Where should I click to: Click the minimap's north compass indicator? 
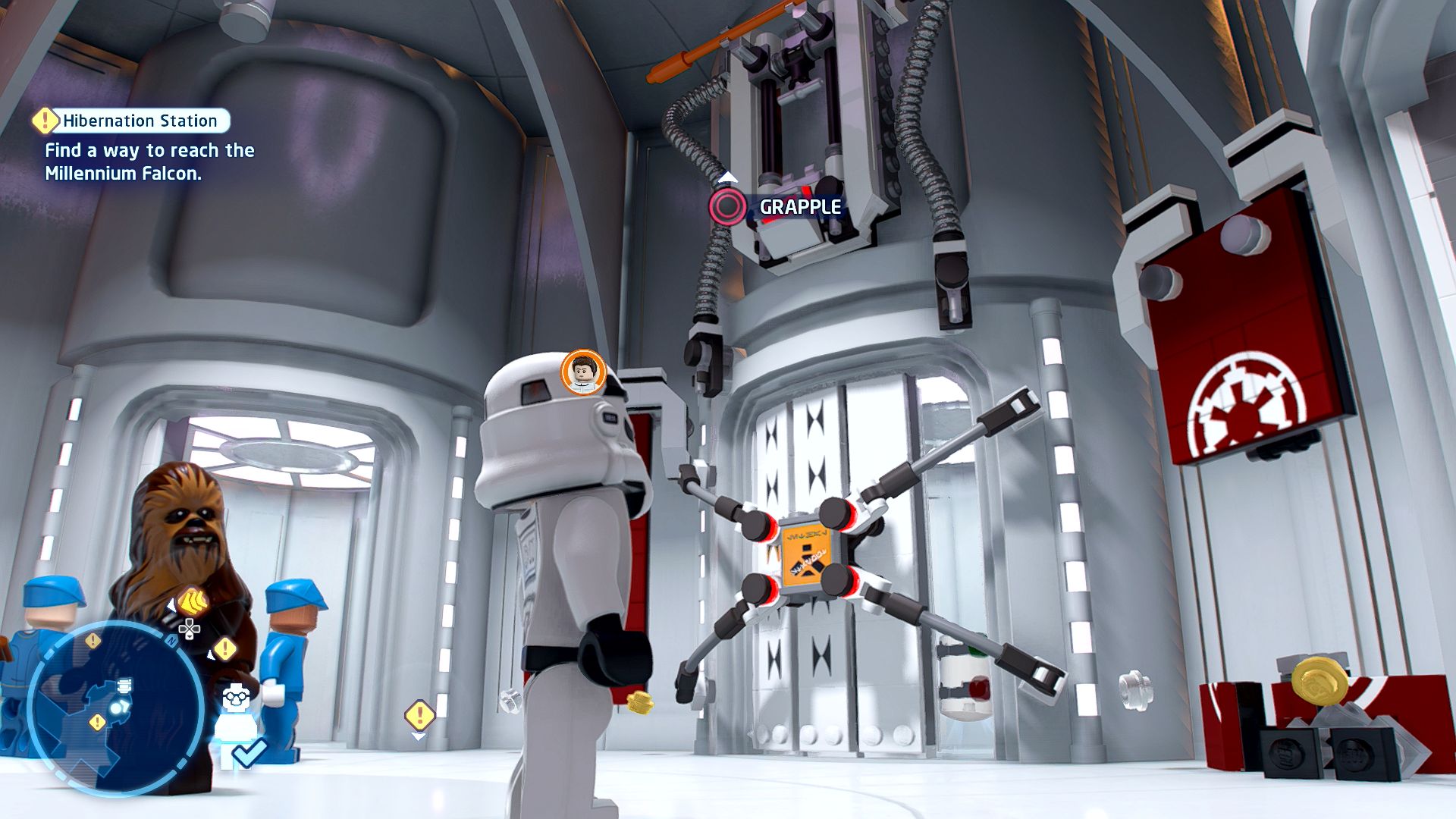172,642
